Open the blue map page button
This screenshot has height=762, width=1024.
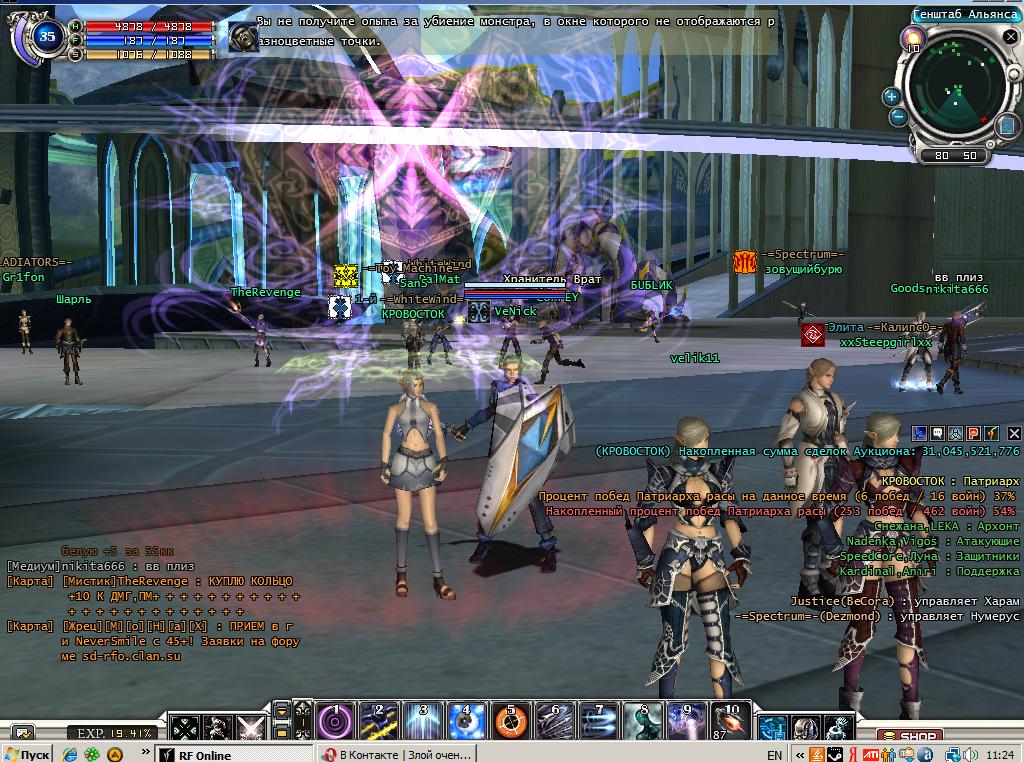[x=1006, y=126]
